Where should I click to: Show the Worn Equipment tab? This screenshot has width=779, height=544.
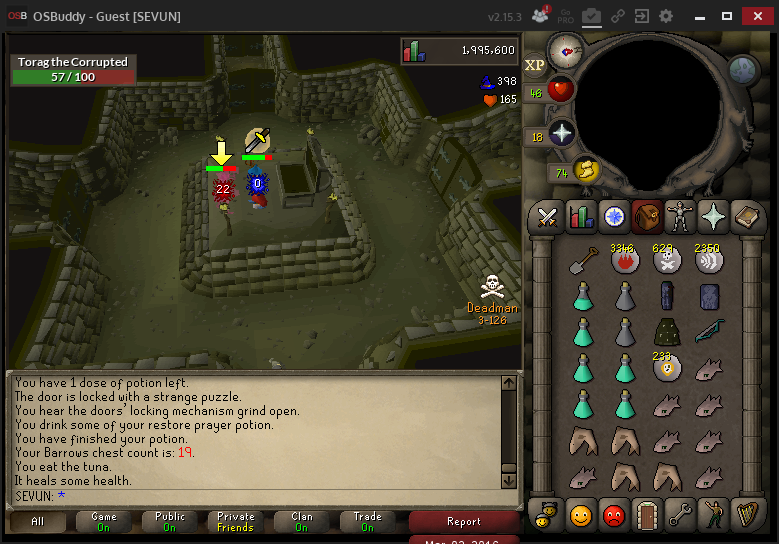pos(680,216)
